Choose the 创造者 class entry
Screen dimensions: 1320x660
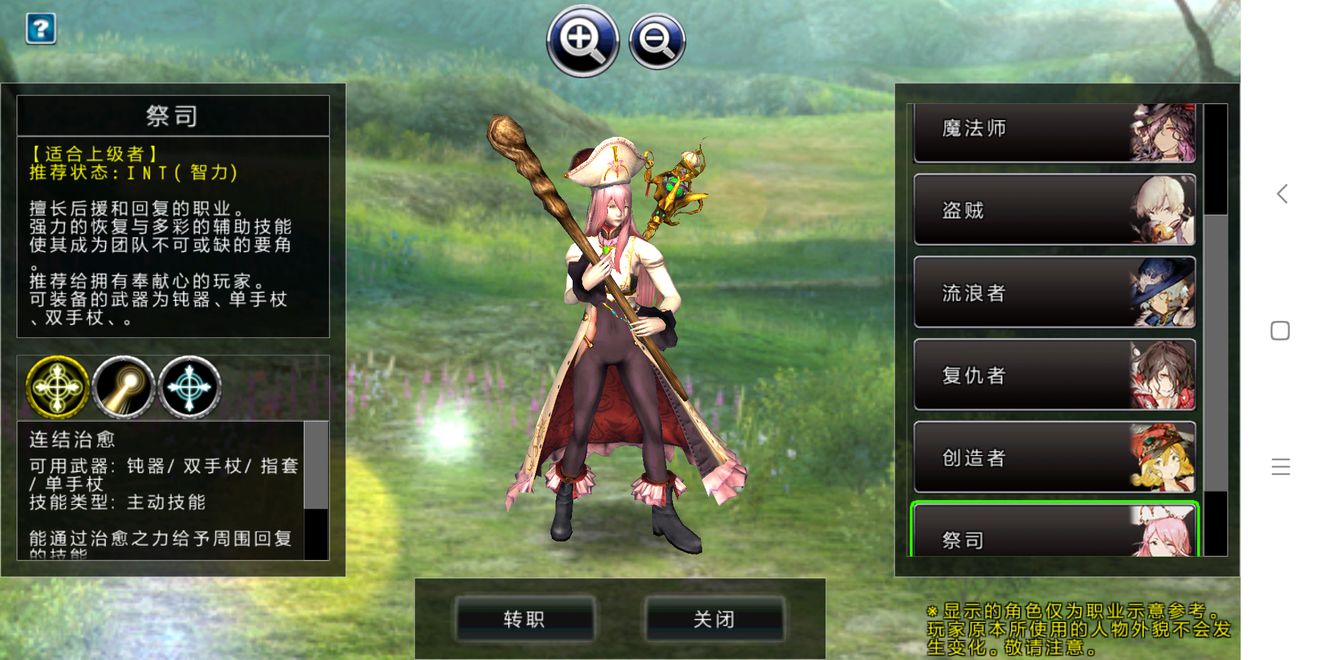click(1054, 457)
